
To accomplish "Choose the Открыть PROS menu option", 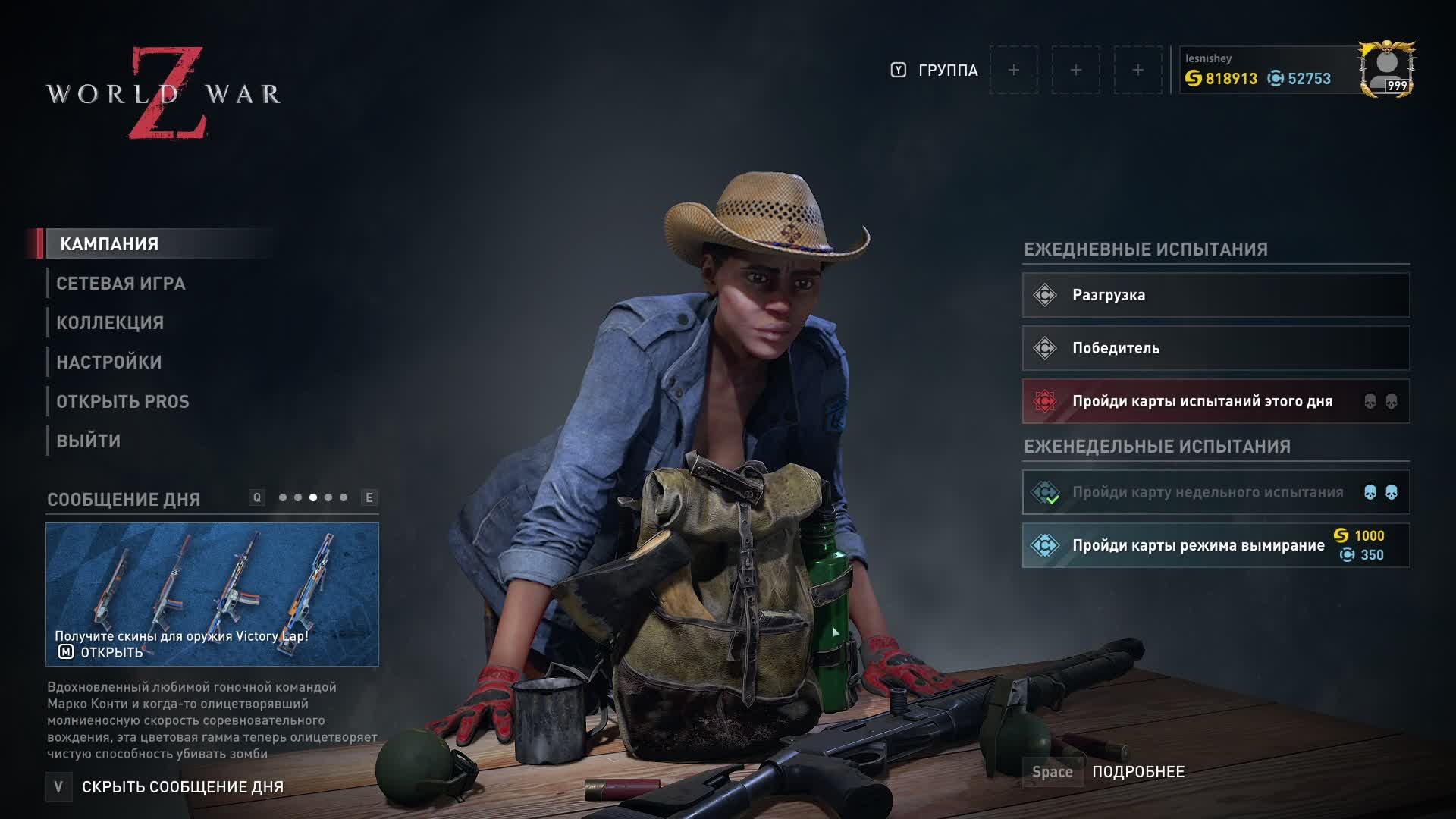I will [123, 402].
